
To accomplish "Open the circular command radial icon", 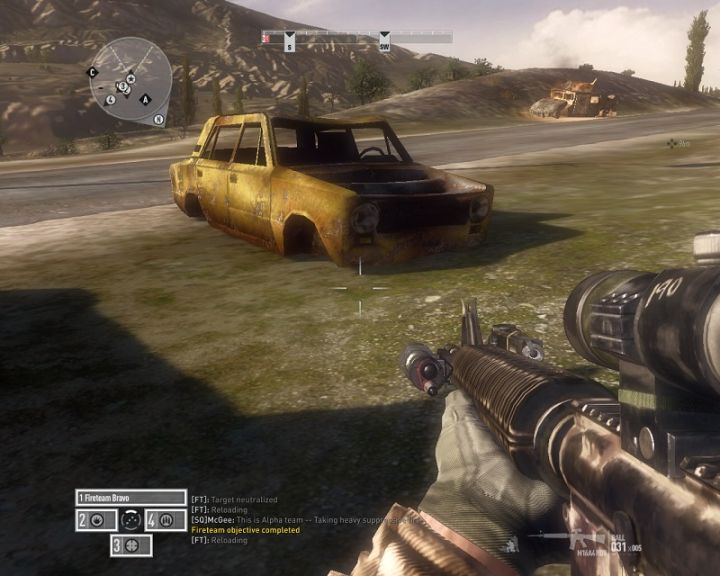I will point(131,520).
